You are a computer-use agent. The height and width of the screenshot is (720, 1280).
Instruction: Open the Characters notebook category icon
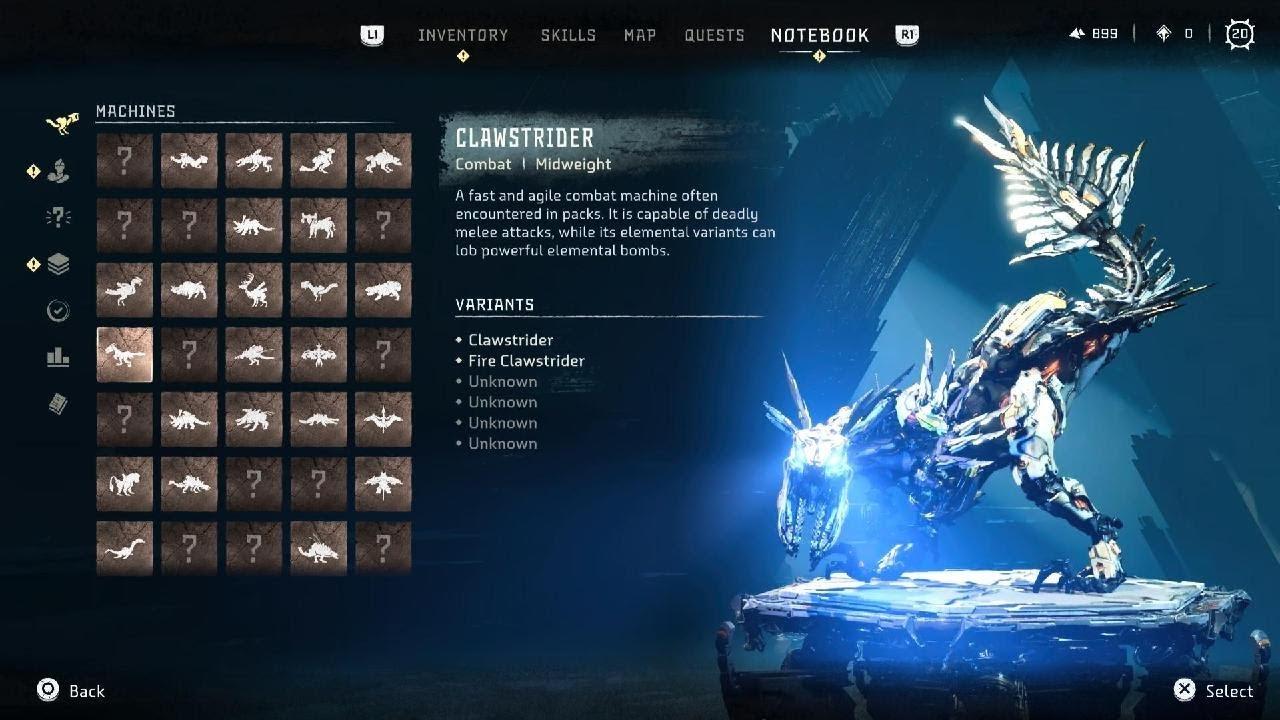pyautogui.click(x=58, y=172)
